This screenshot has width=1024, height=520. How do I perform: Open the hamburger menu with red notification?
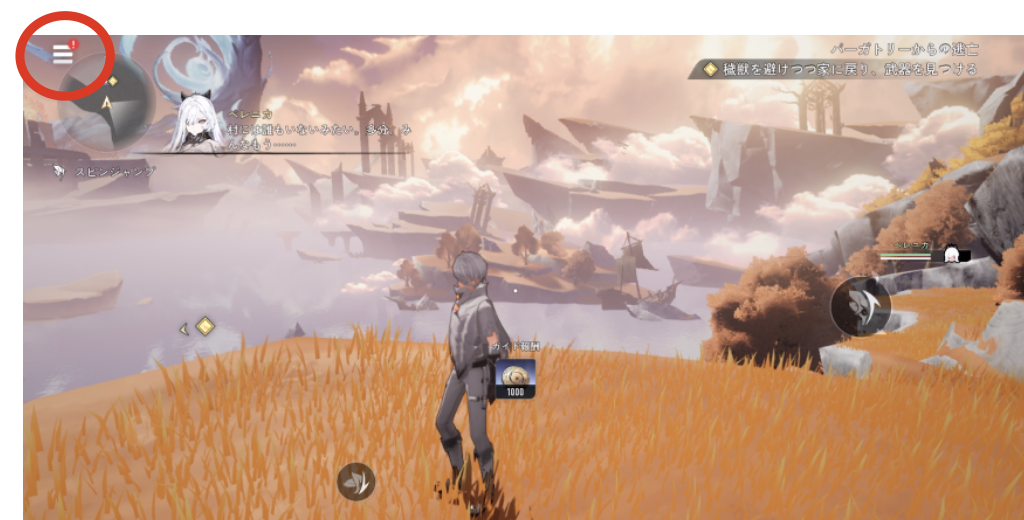[x=64, y=54]
